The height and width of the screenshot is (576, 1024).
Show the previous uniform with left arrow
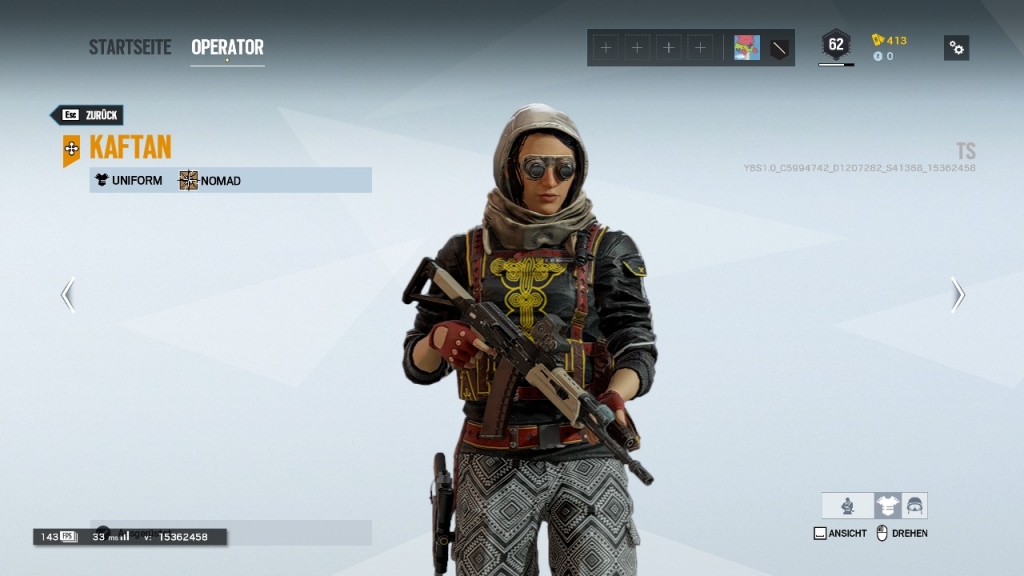point(68,295)
